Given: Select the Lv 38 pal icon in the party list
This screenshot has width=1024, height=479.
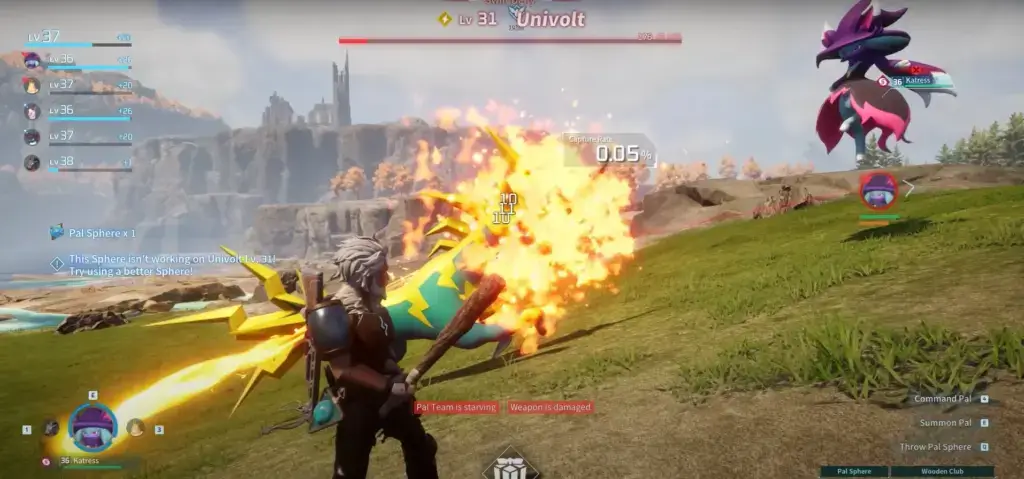Looking at the screenshot, I should [32, 162].
